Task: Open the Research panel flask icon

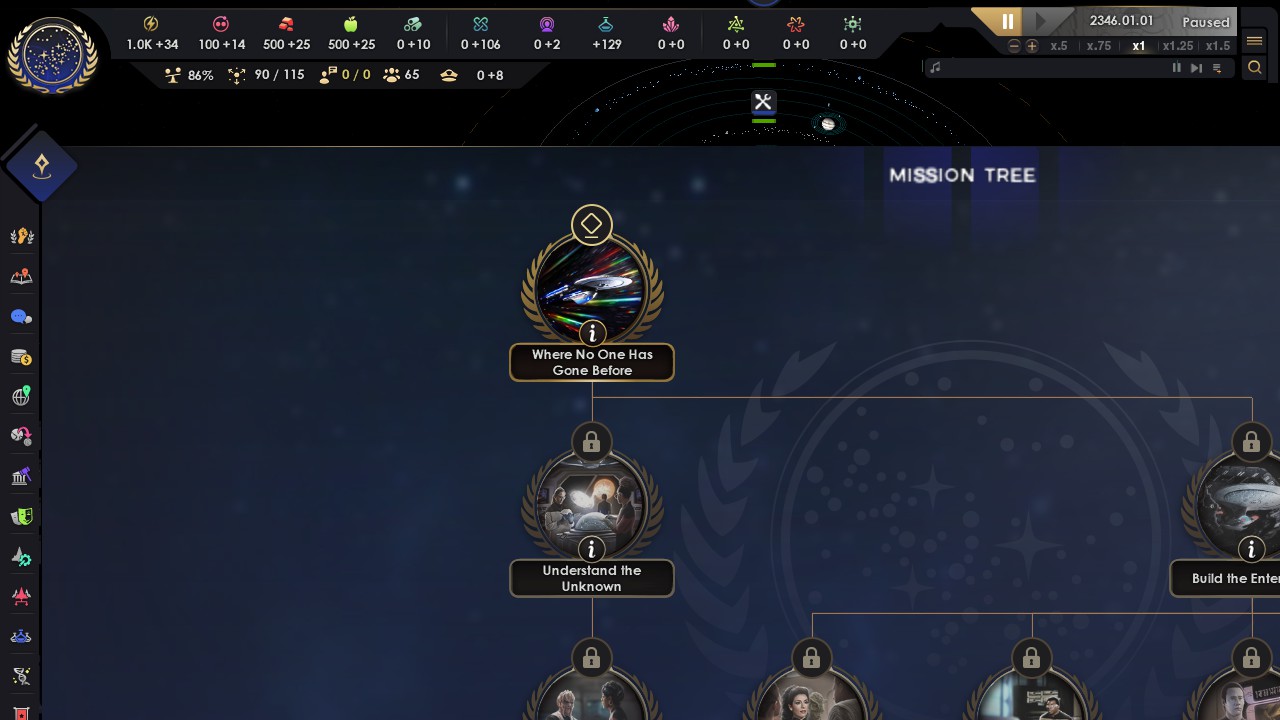Action: (x=20, y=636)
